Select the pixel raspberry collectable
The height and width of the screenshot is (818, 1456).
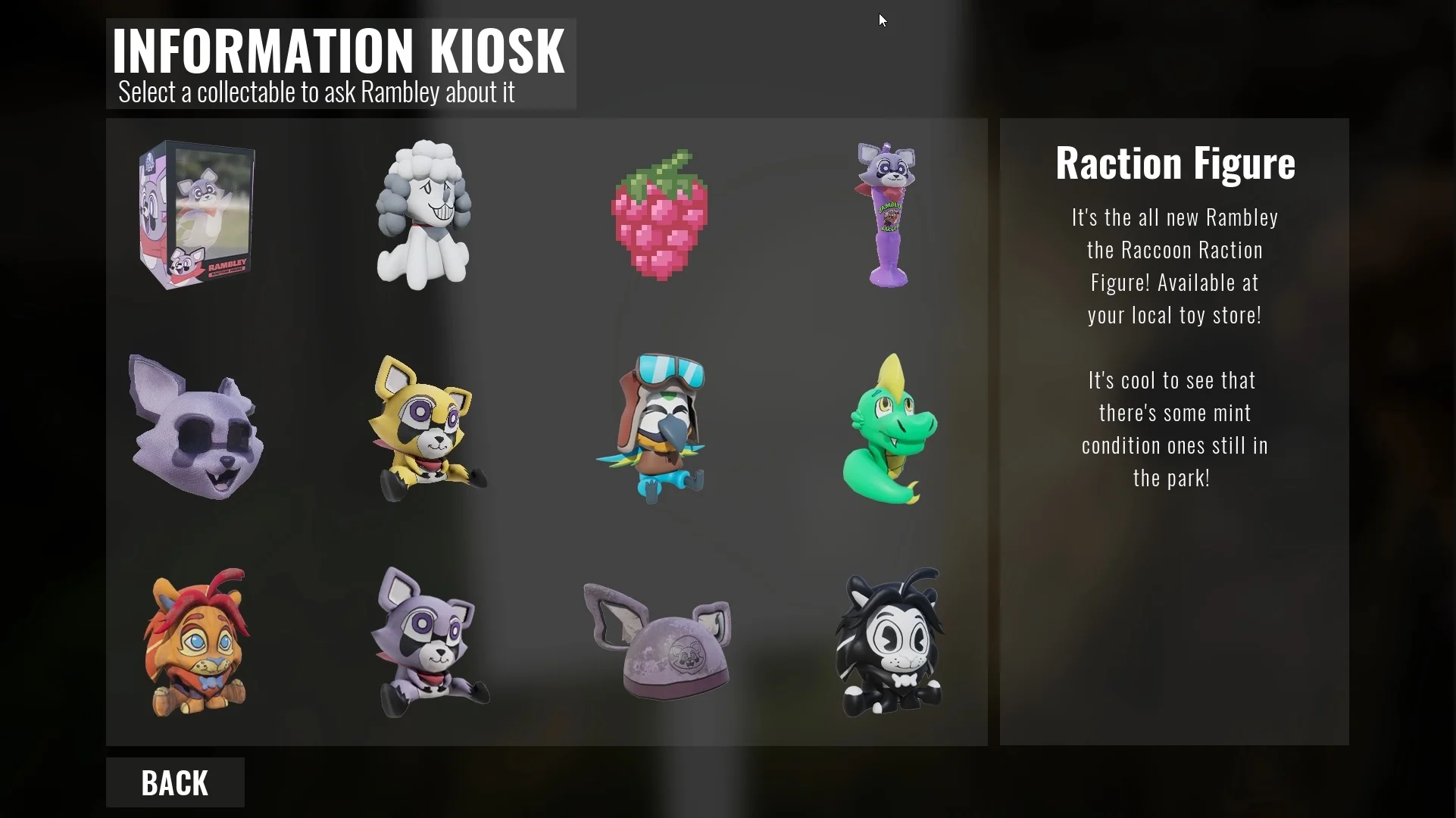tap(660, 217)
